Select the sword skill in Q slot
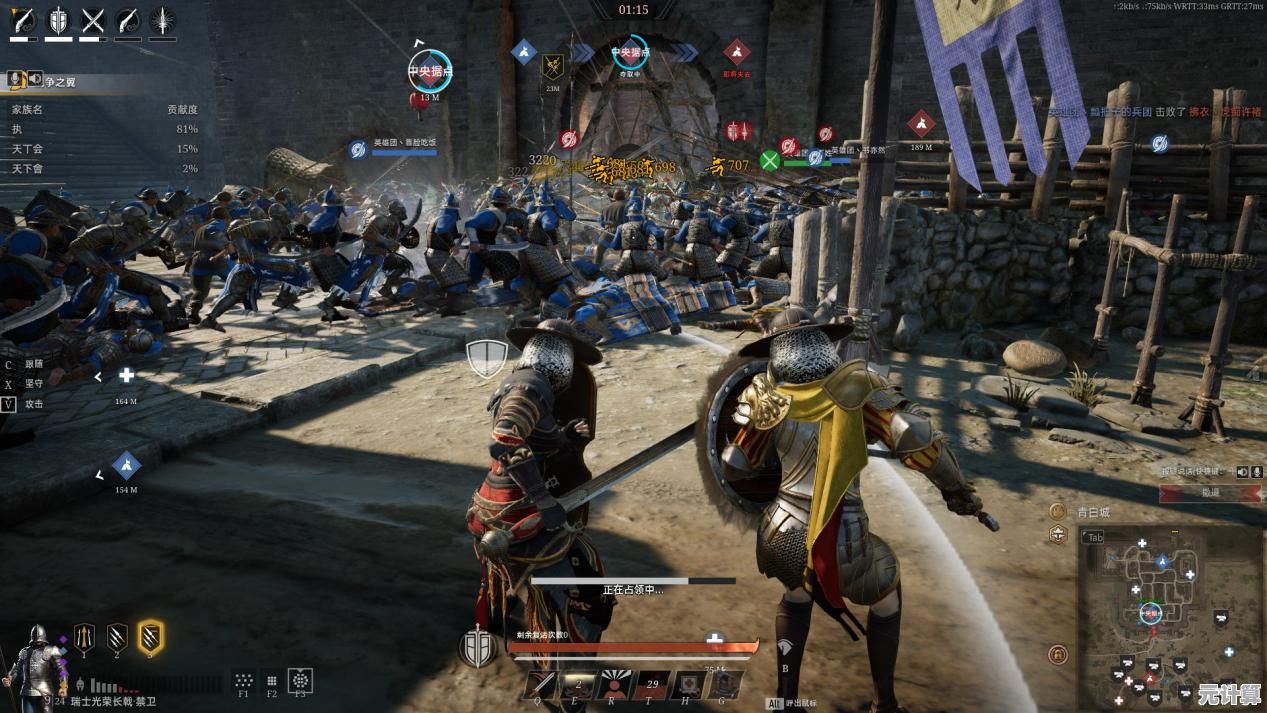 click(543, 684)
